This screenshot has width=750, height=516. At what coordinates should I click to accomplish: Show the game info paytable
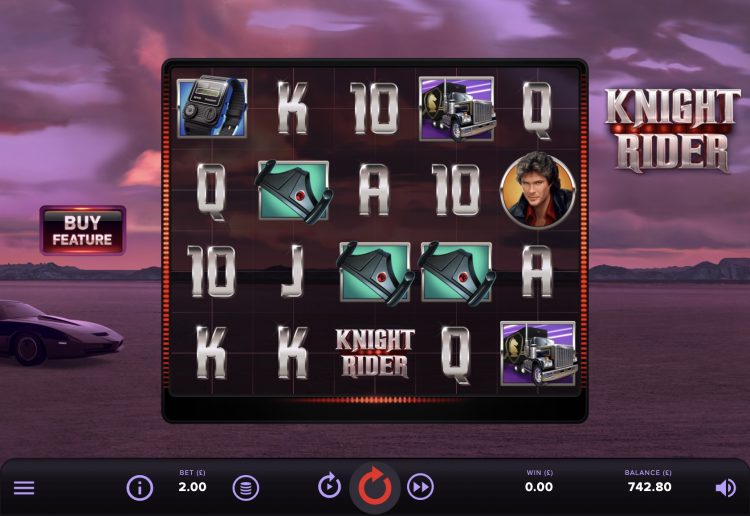coord(139,488)
